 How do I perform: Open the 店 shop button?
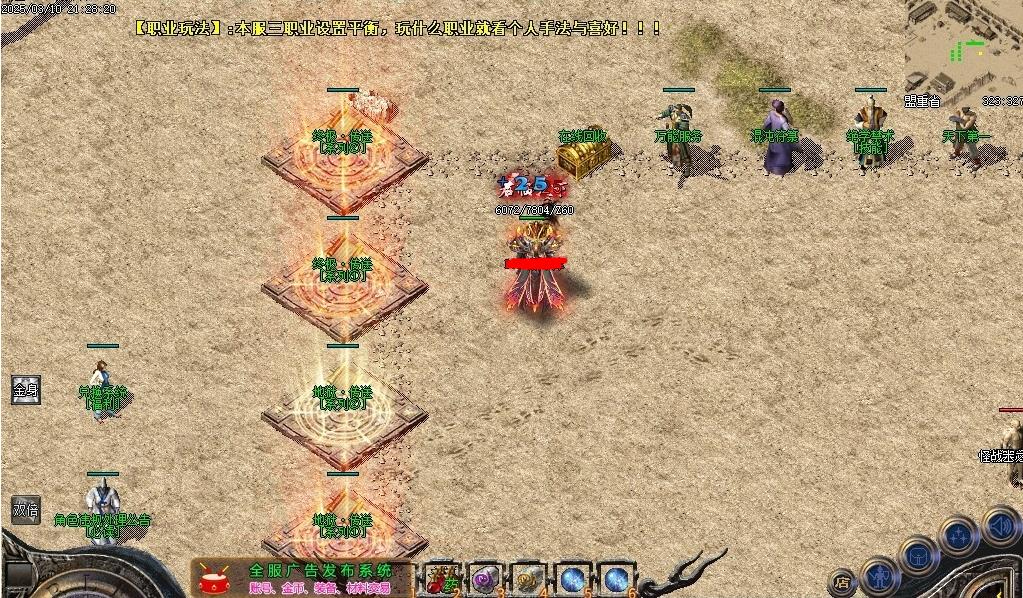843,581
